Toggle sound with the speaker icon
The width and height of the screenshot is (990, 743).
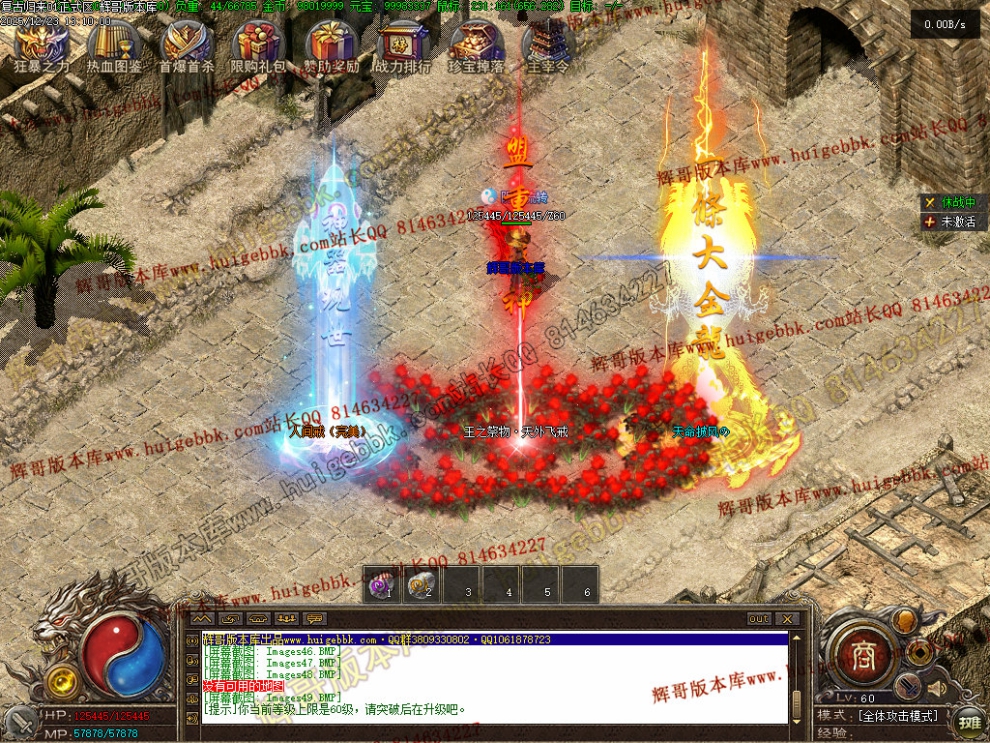(937, 689)
